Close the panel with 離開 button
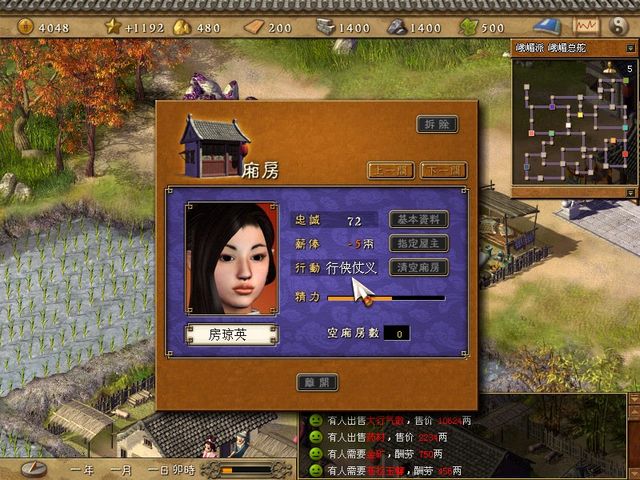Screen dimensions: 640x480 click(317, 382)
